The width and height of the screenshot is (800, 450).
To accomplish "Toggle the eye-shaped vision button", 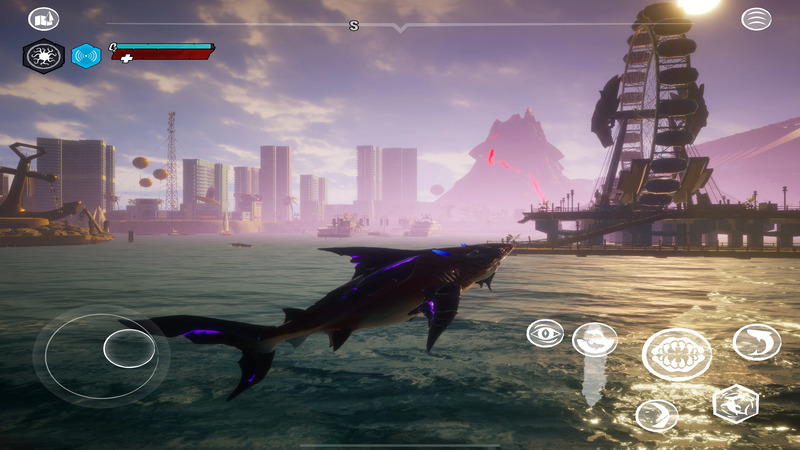I will [545, 333].
